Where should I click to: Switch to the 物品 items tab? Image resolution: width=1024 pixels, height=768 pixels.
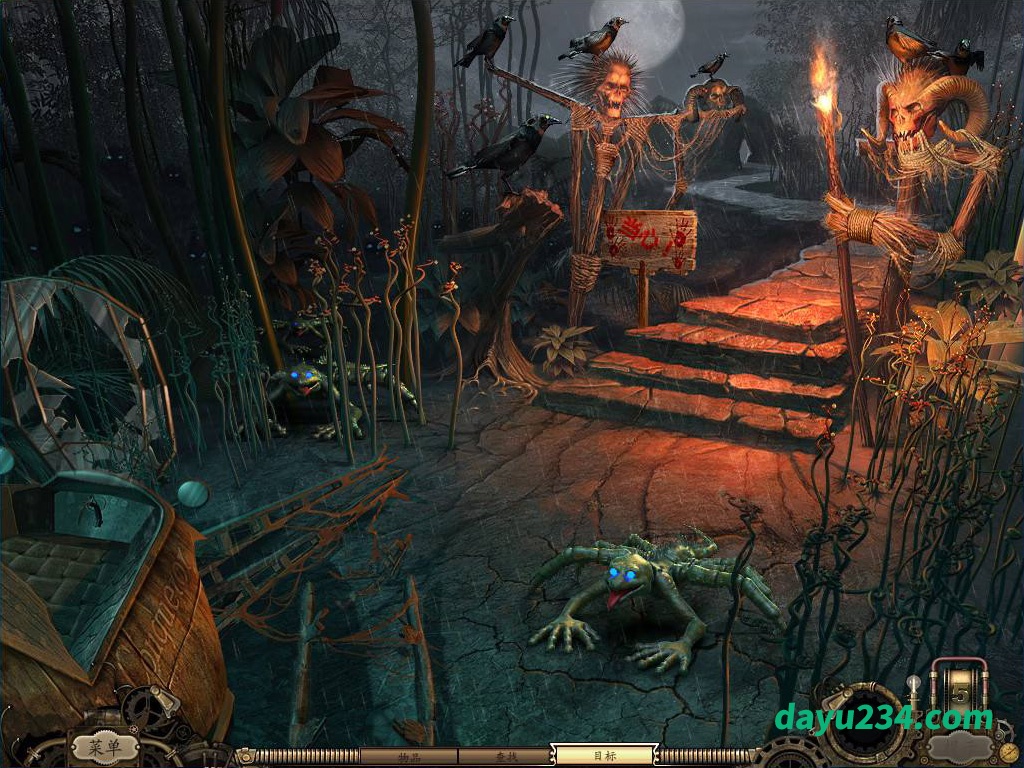point(407,756)
